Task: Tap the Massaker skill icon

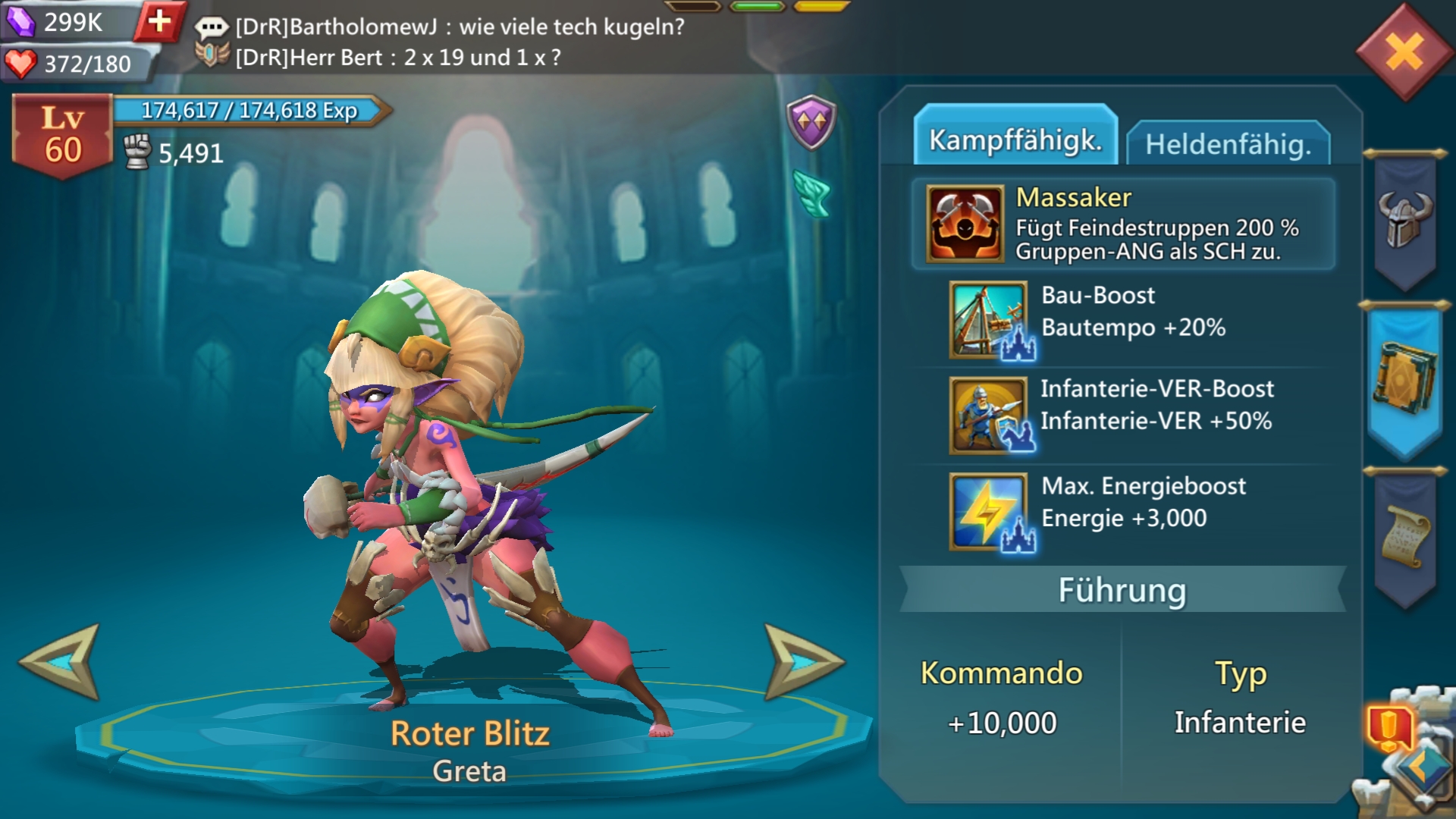Action: (965, 224)
